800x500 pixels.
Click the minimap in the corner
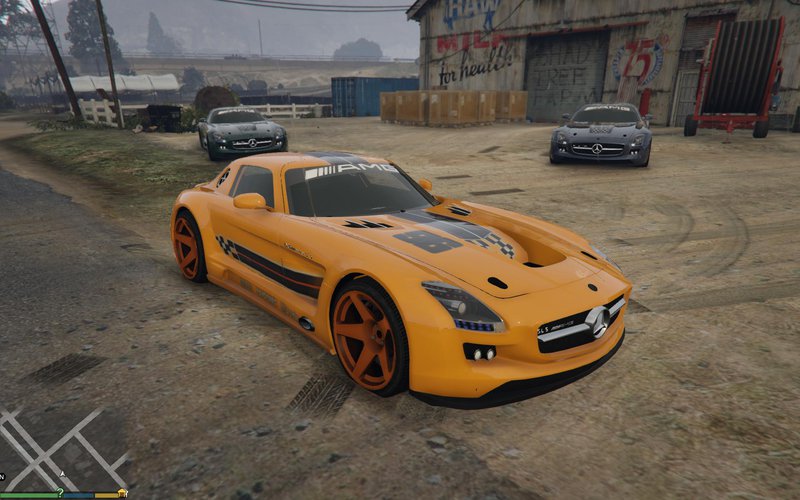tap(62, 448)
